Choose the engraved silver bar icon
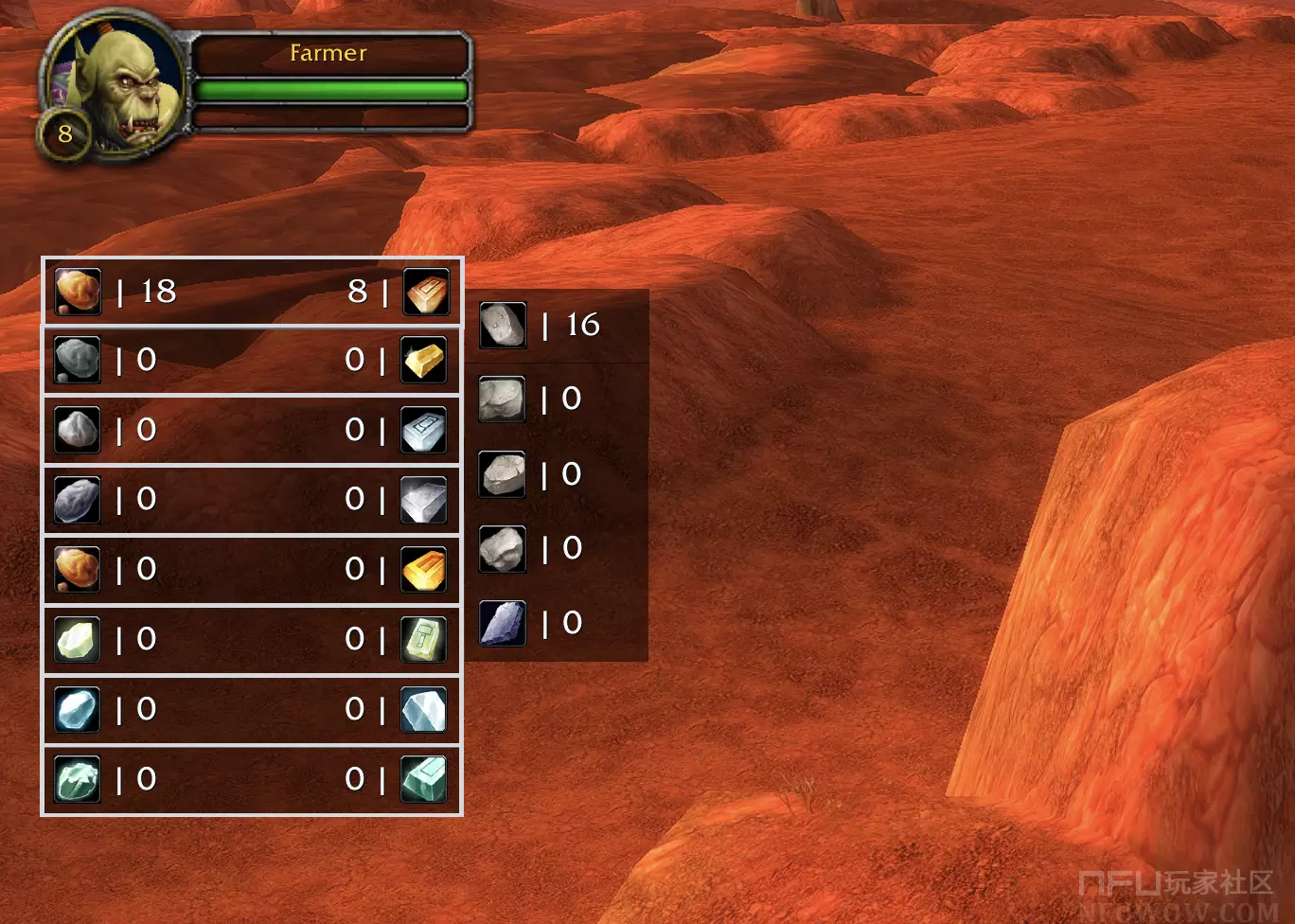Screen dimensions: 1295x924 pos(424,431)
